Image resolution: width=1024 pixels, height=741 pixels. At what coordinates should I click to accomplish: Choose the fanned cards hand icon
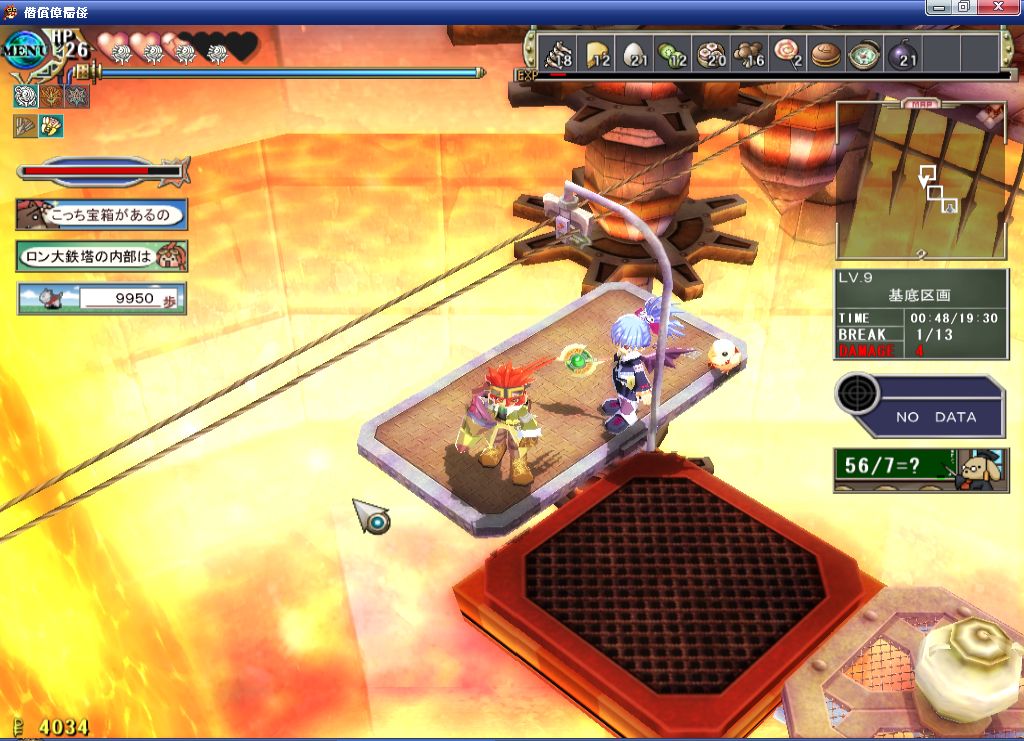pos(51,126)
